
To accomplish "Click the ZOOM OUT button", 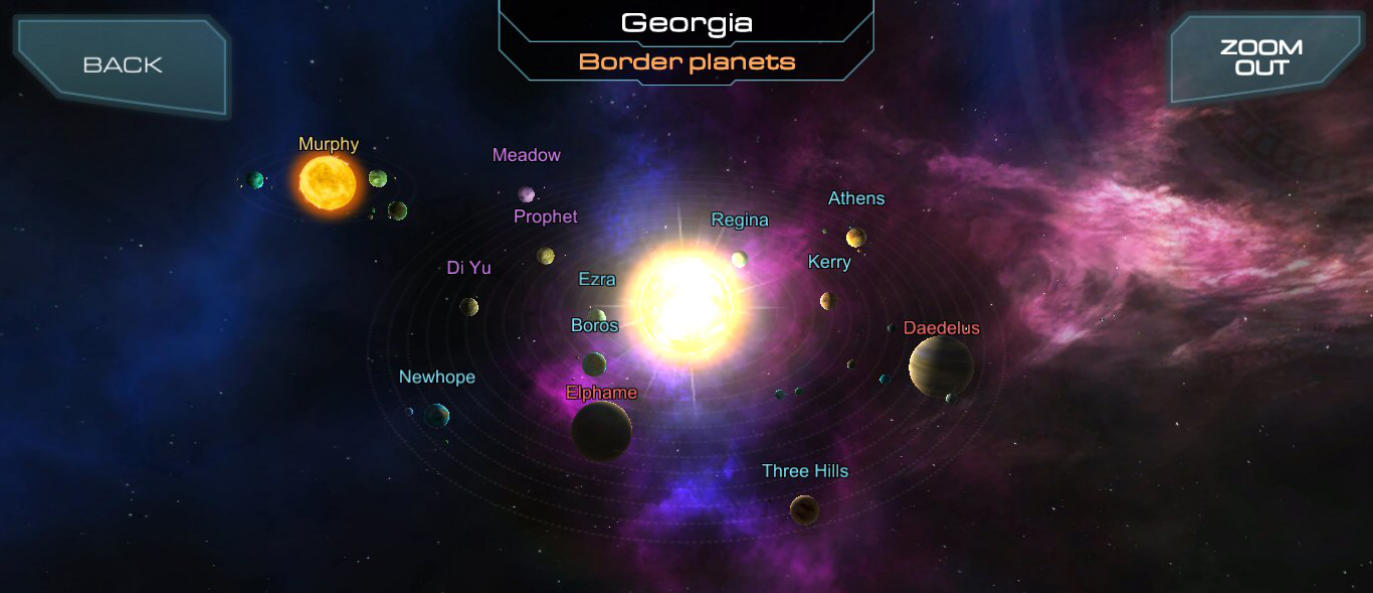I will [x=1260, y=58].
